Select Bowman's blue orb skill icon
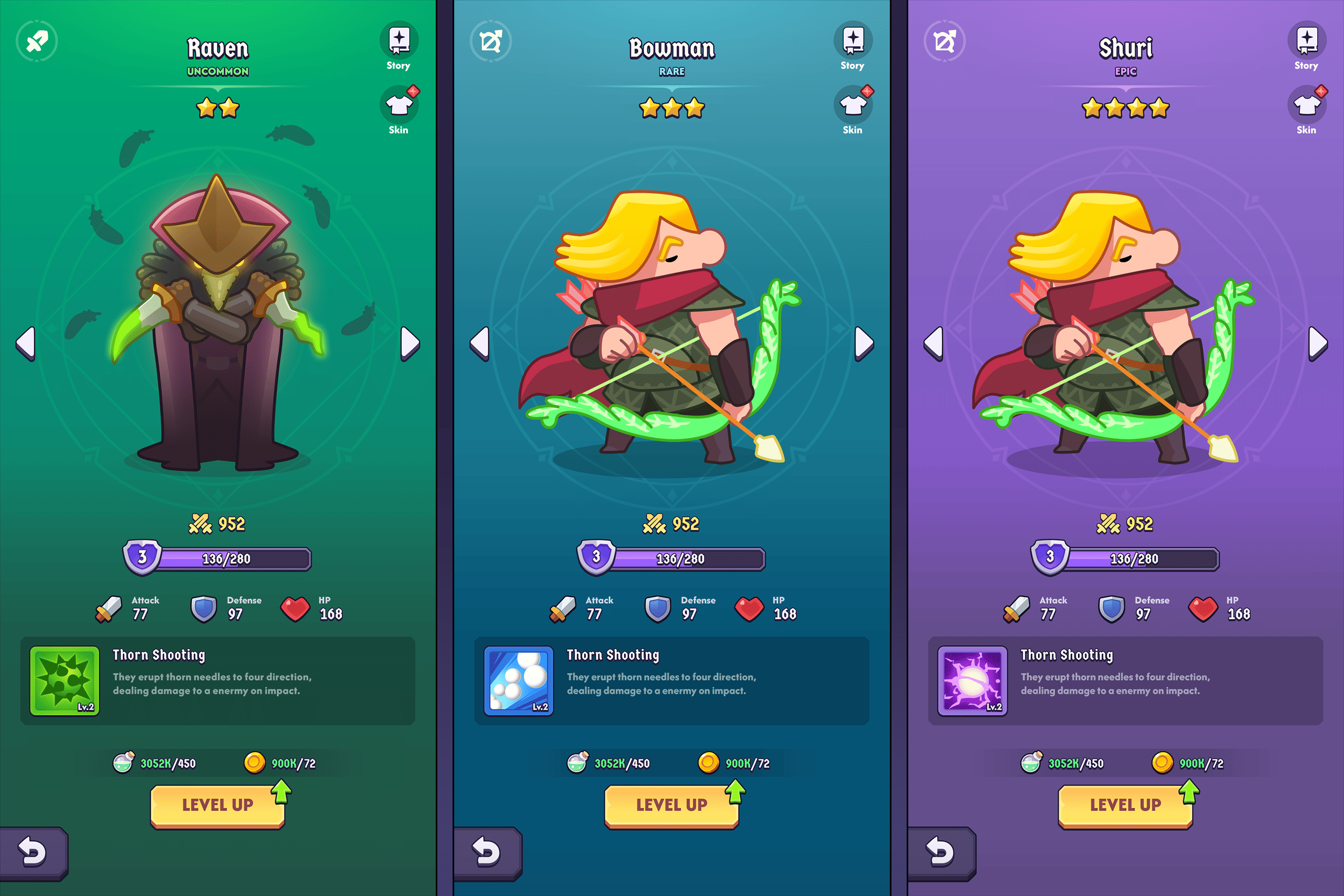1344x896 pixels. pos(518,681)
